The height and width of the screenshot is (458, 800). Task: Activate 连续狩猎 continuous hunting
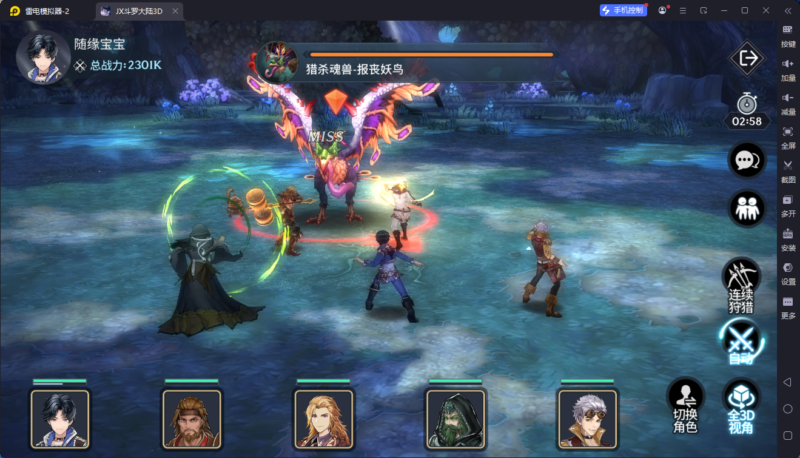click(741, 284)
